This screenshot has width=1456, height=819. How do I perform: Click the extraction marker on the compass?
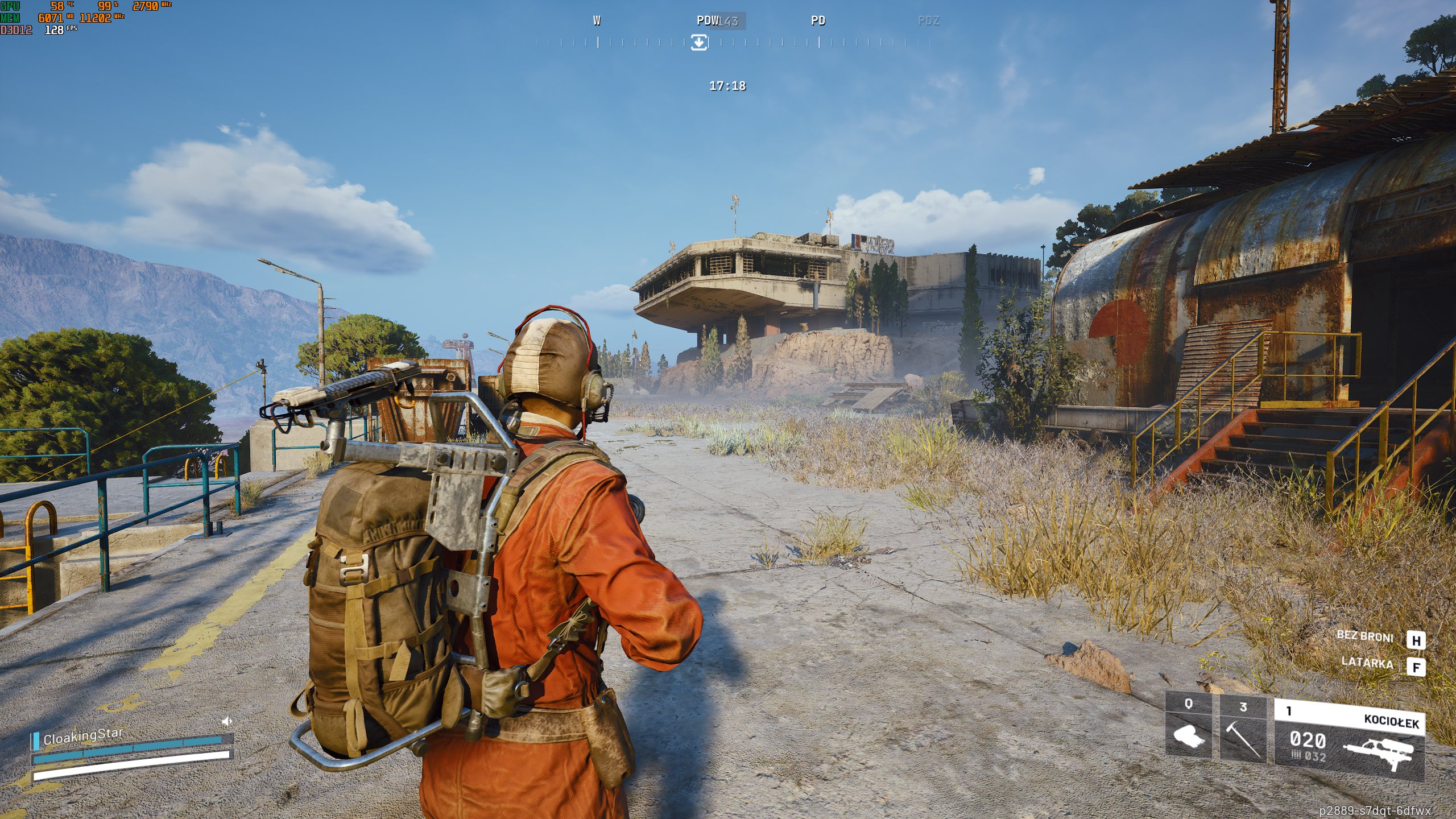(x=699, y=42)
